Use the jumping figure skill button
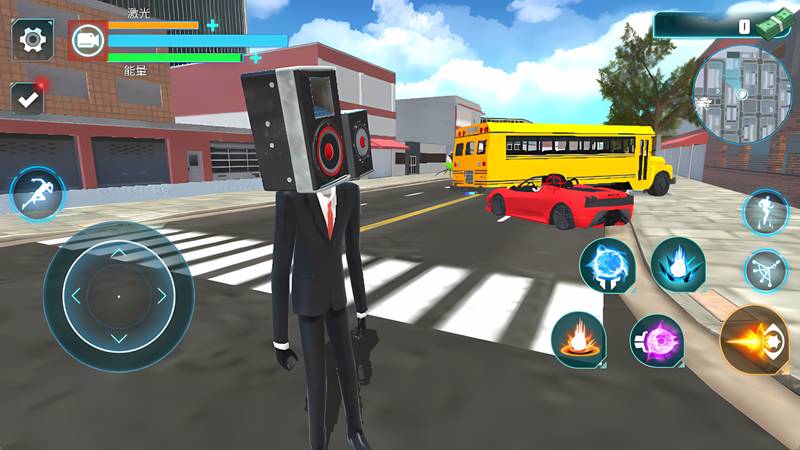800x450 pixels. [x=765, y=270]
